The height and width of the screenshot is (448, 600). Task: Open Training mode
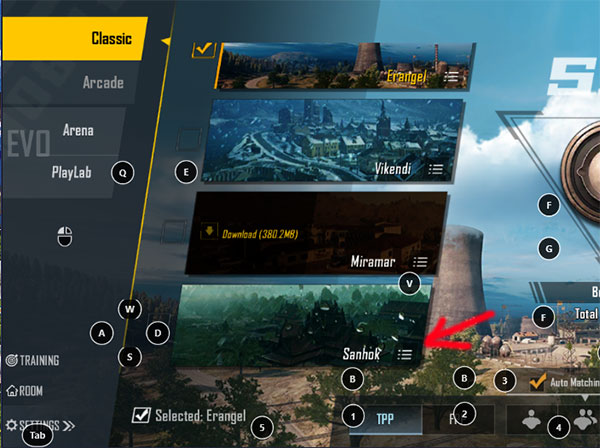33,360
